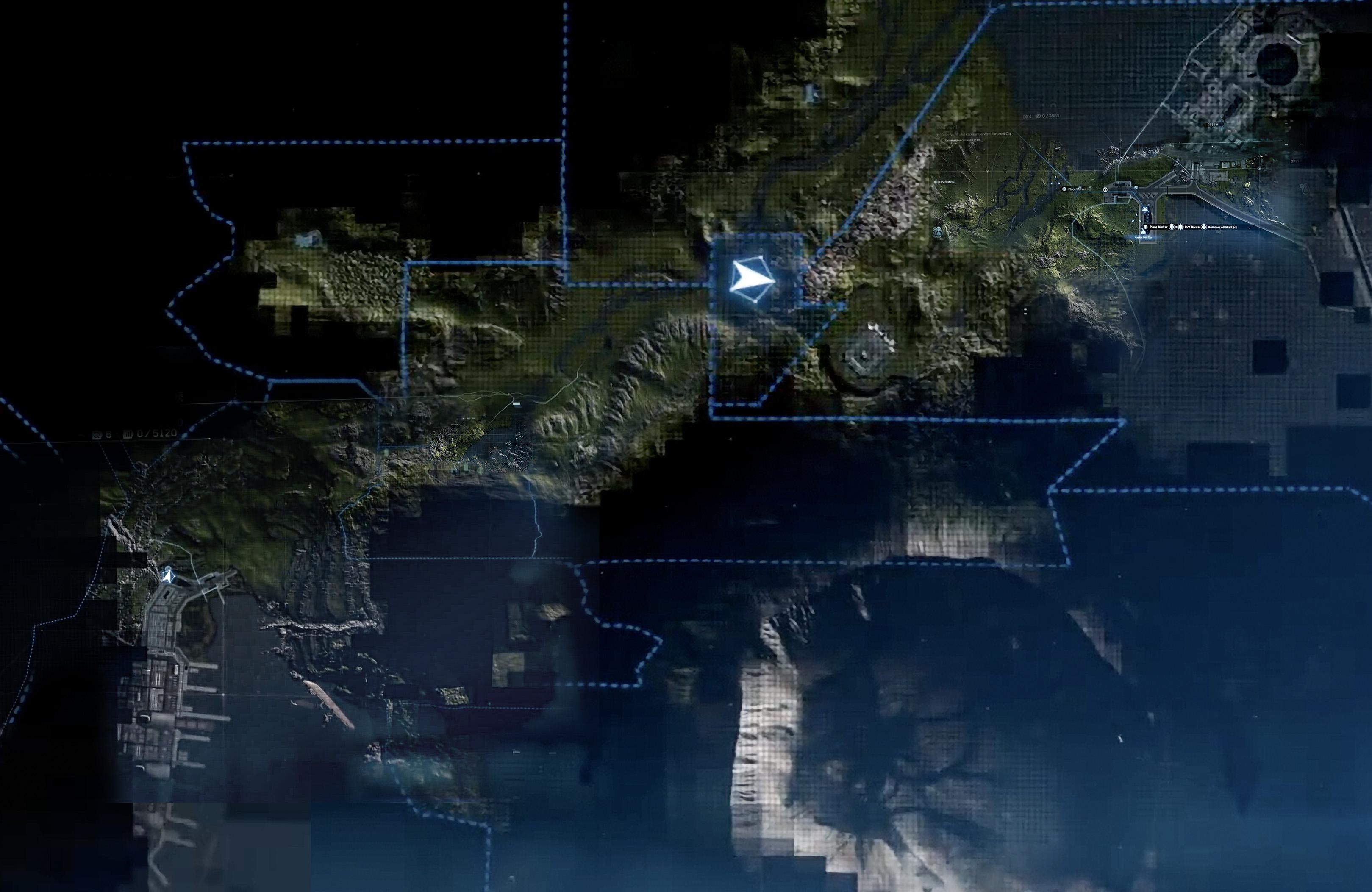This screenshot has height=892, width=1372.
Task: Click the likes bar icon beside the 0/5120 counter
Action: 128,434
